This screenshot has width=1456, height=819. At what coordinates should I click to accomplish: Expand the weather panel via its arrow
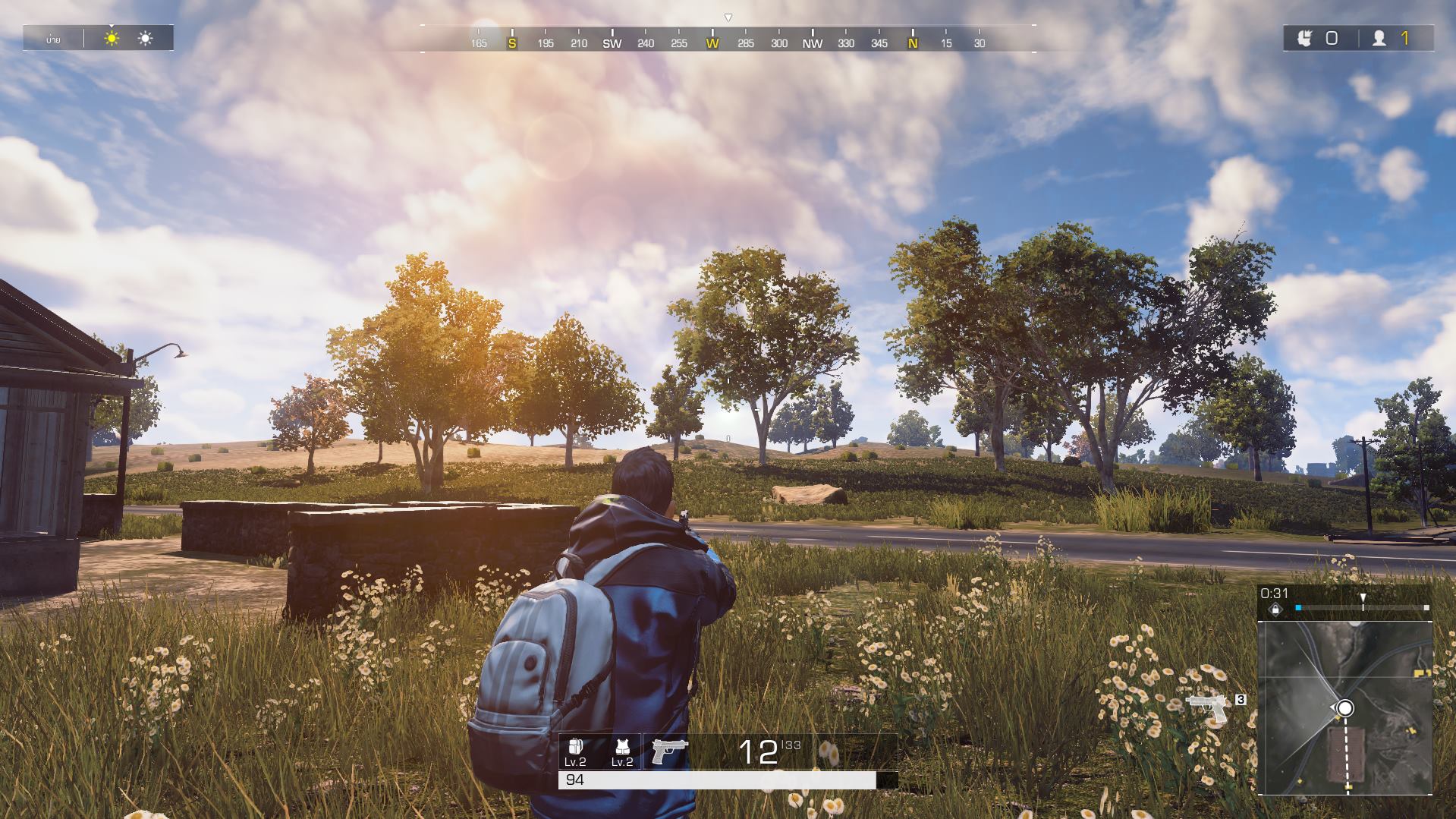(x=112, y=26)
